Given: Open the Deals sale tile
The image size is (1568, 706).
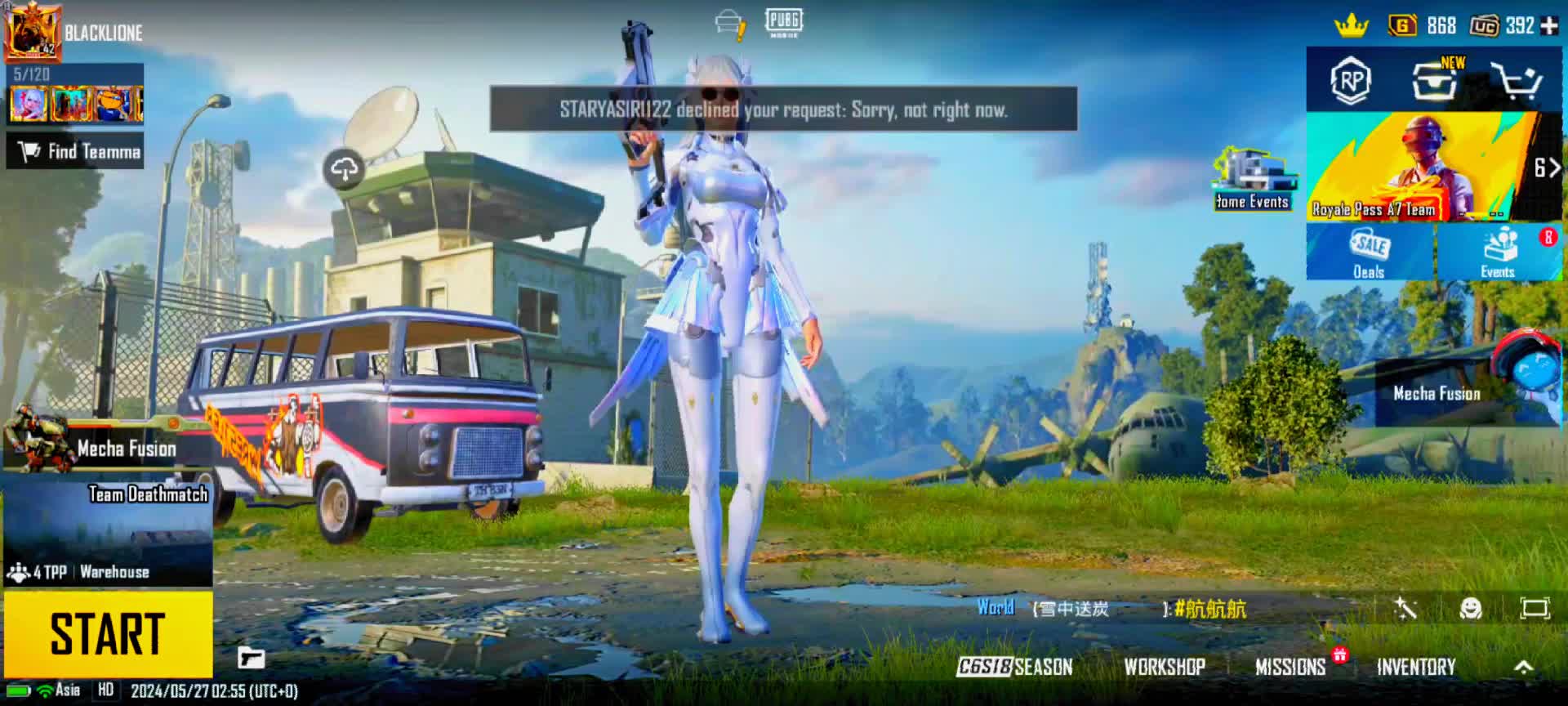Looking at the screenshot, I should [x=1370, y=252].
